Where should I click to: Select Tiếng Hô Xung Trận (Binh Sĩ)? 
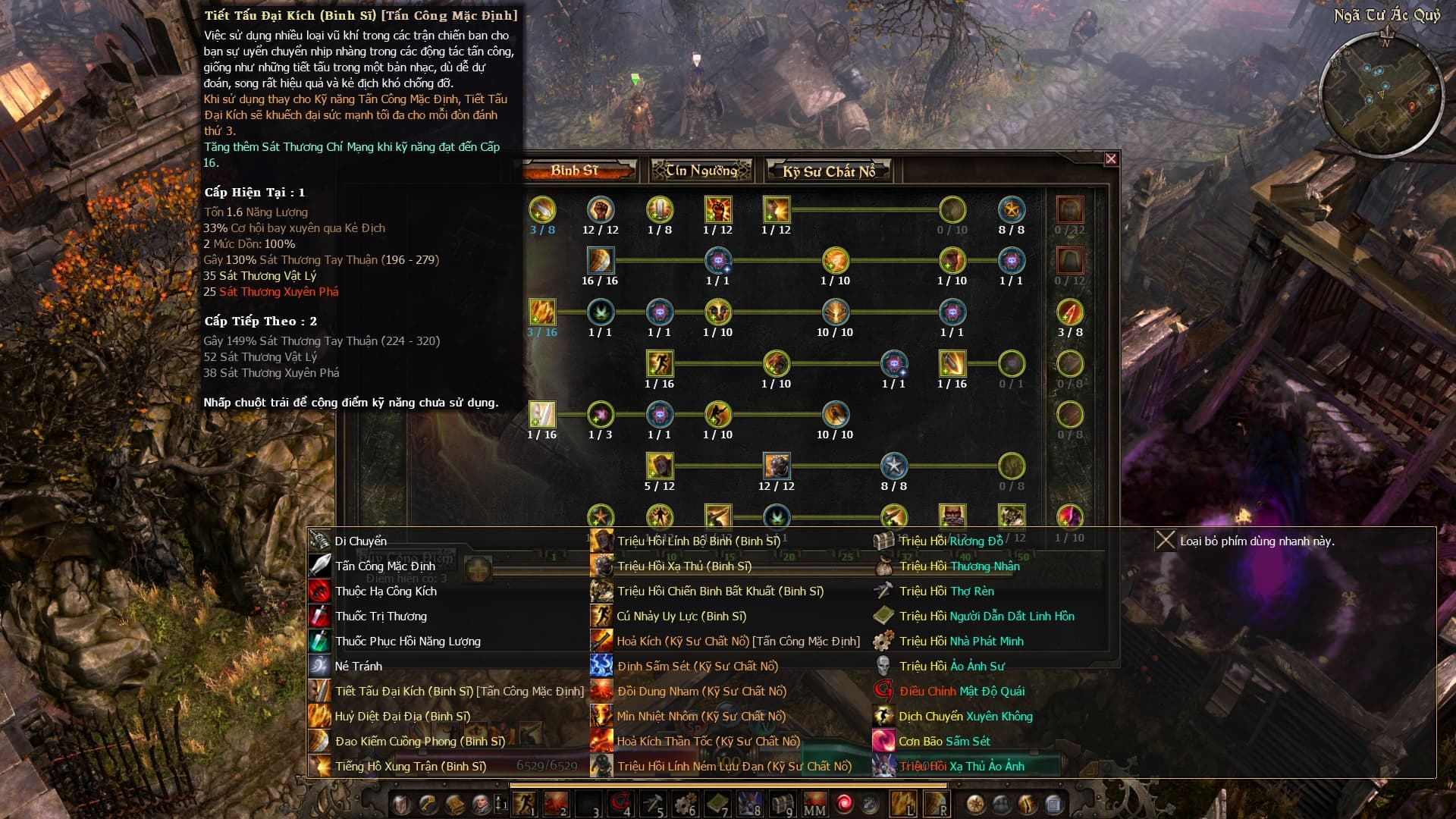tap(409, 767)
